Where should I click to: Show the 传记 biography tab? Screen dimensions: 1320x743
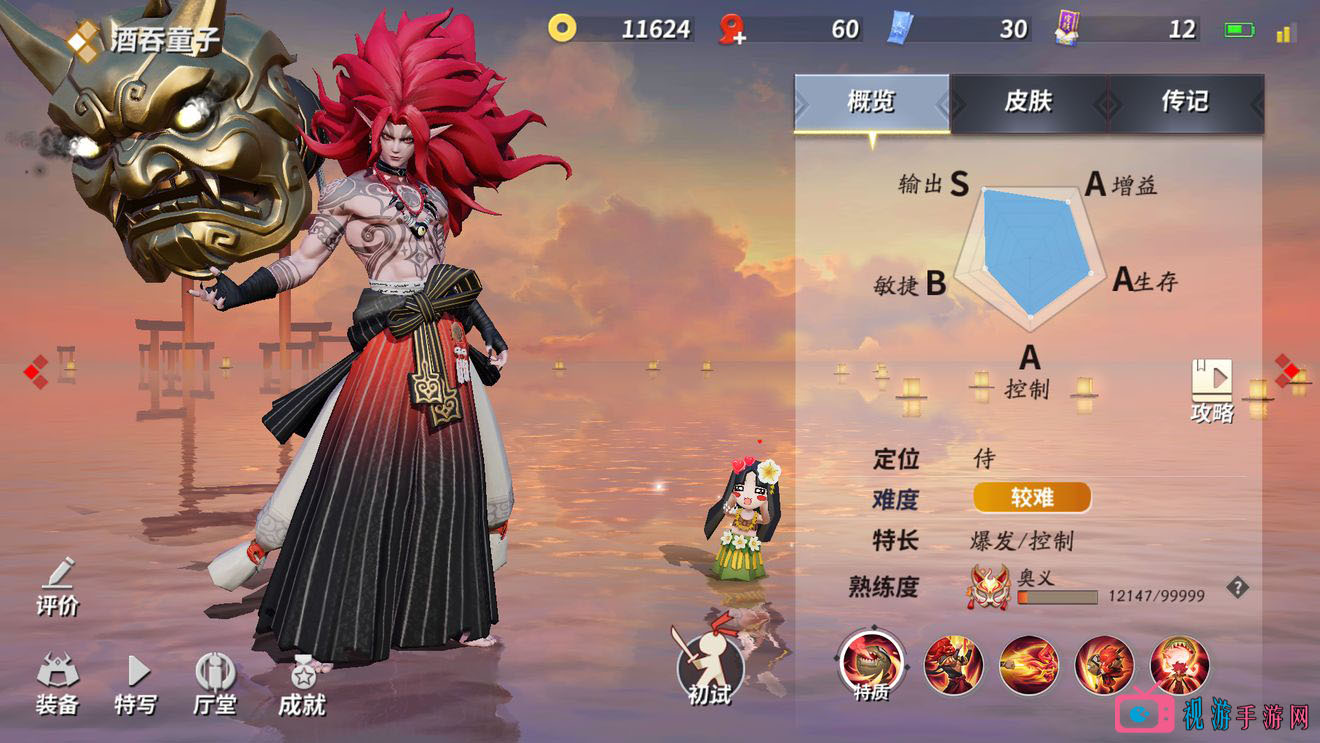pyautogui.click(x=1185, y=102)
